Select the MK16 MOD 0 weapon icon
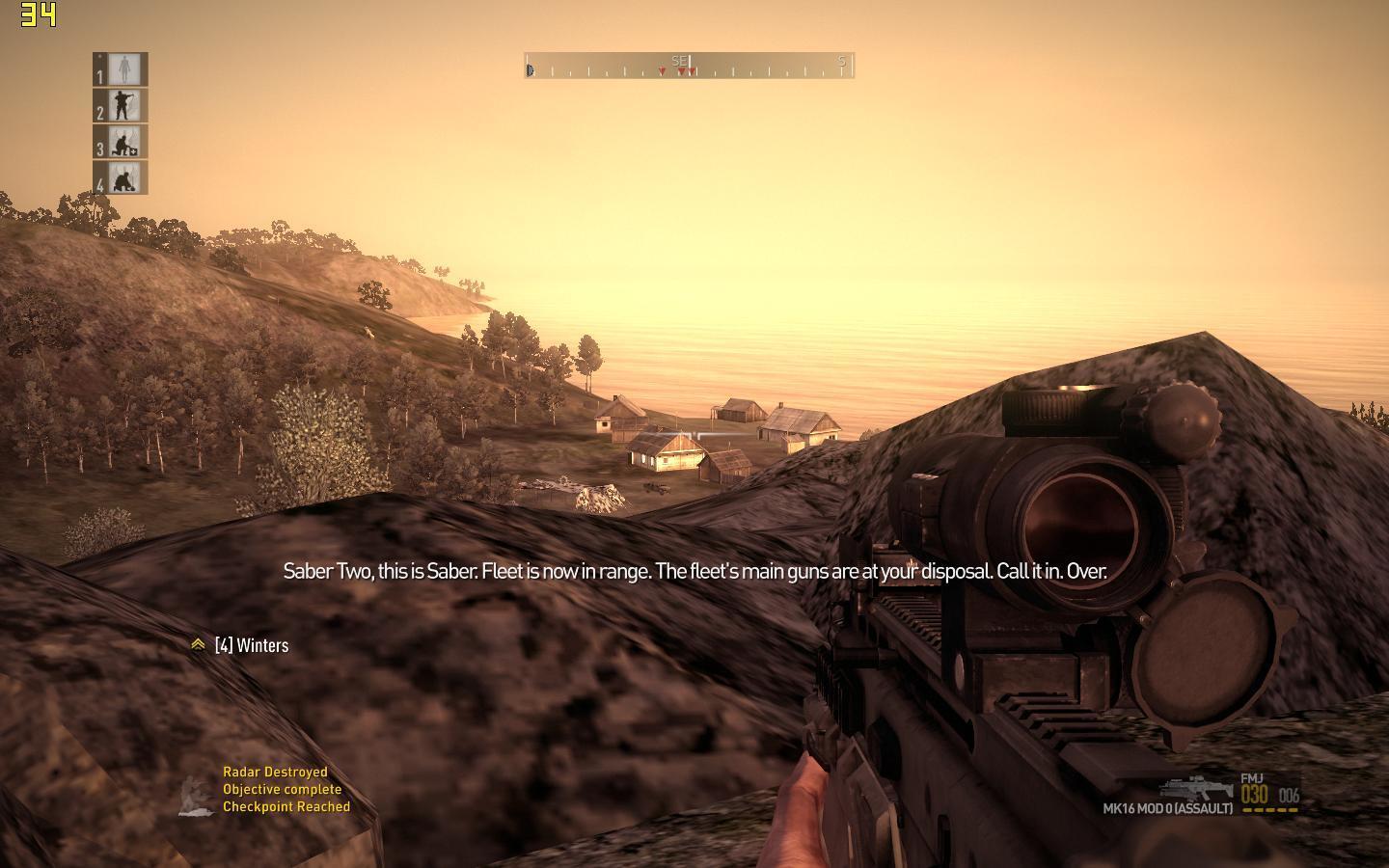1389x868 pixels. [x=1195, y=788]
